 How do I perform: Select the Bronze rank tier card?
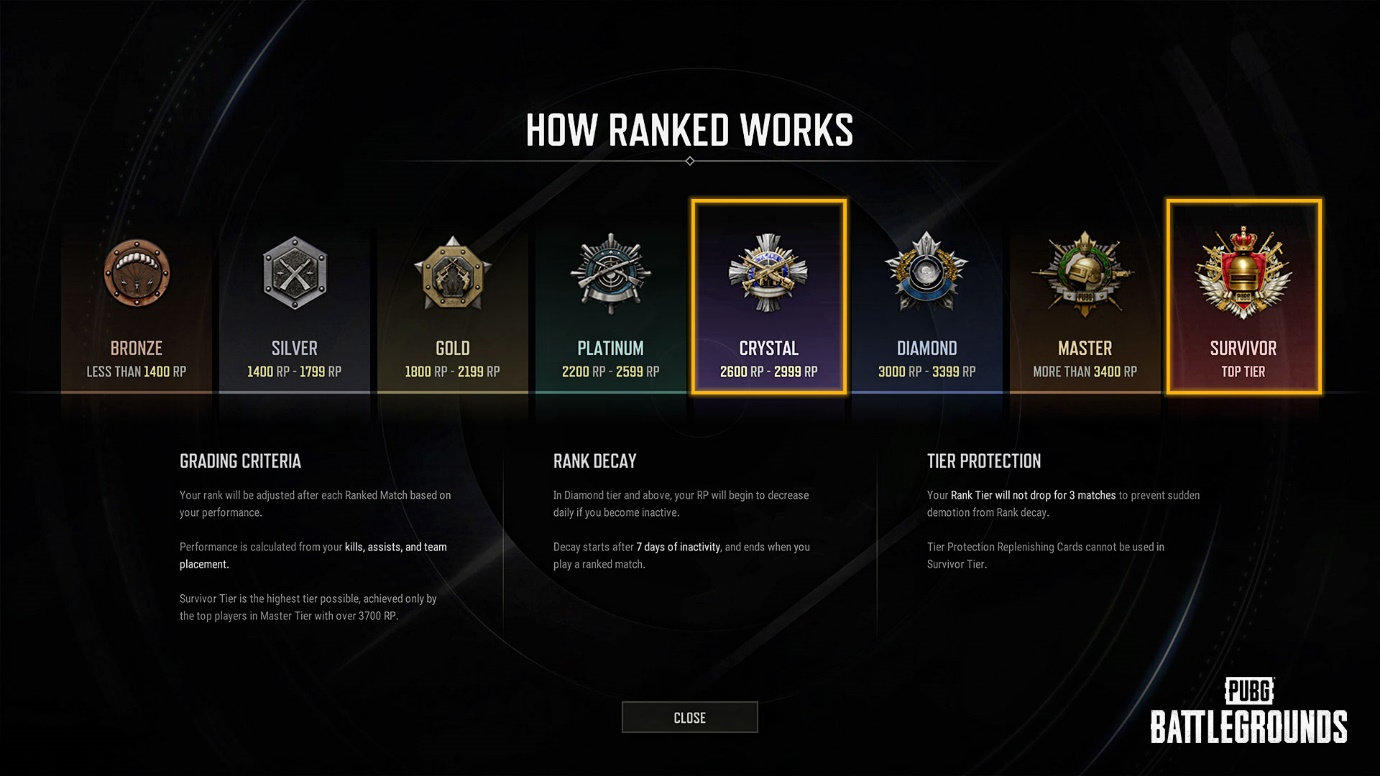pos(136,300)
